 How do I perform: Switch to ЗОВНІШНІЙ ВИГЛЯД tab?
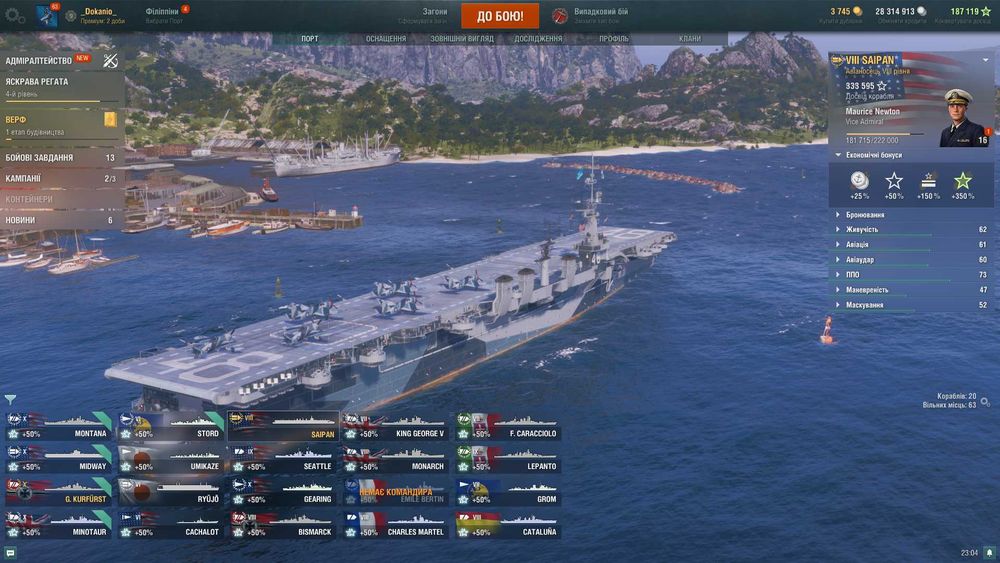pos(460,39)
